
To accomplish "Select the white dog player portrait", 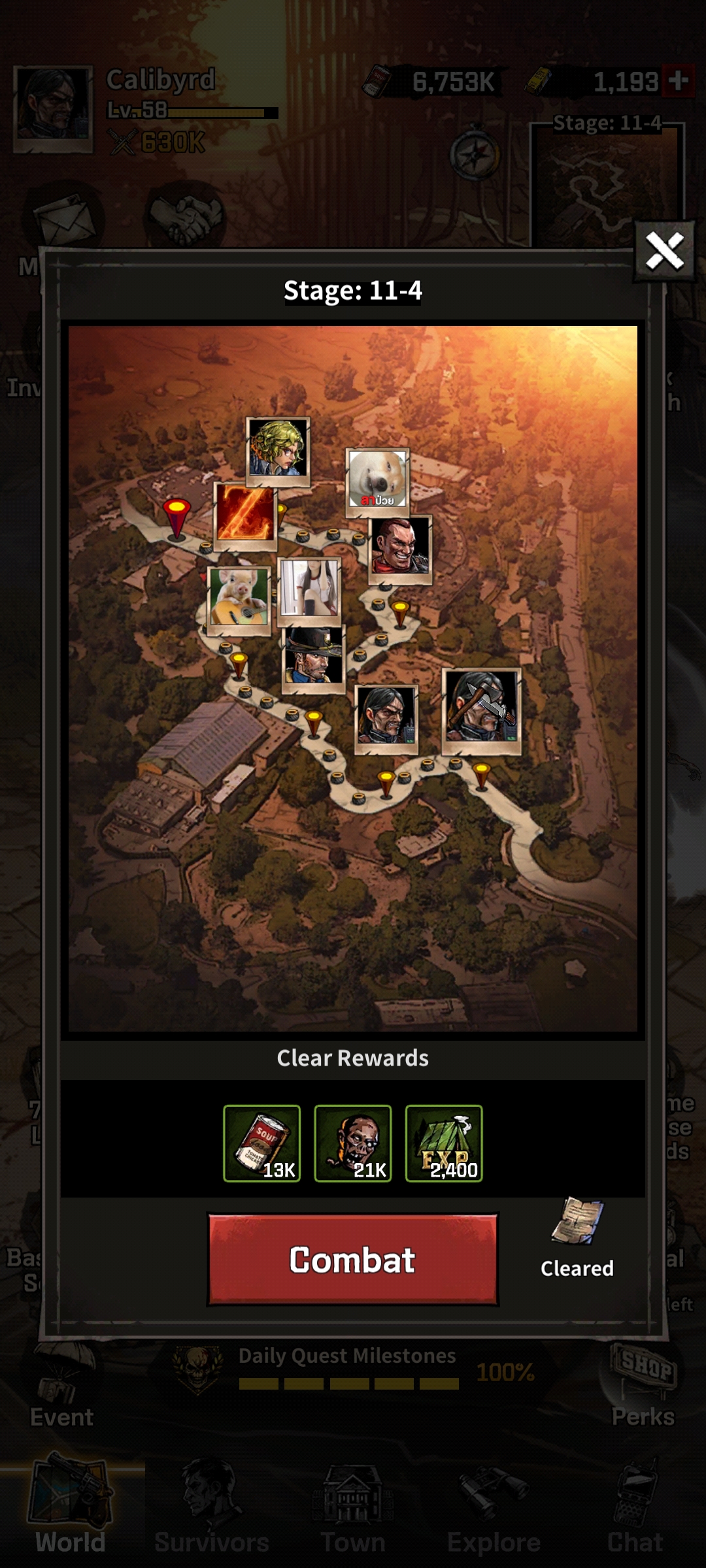I will coord(377,480).
